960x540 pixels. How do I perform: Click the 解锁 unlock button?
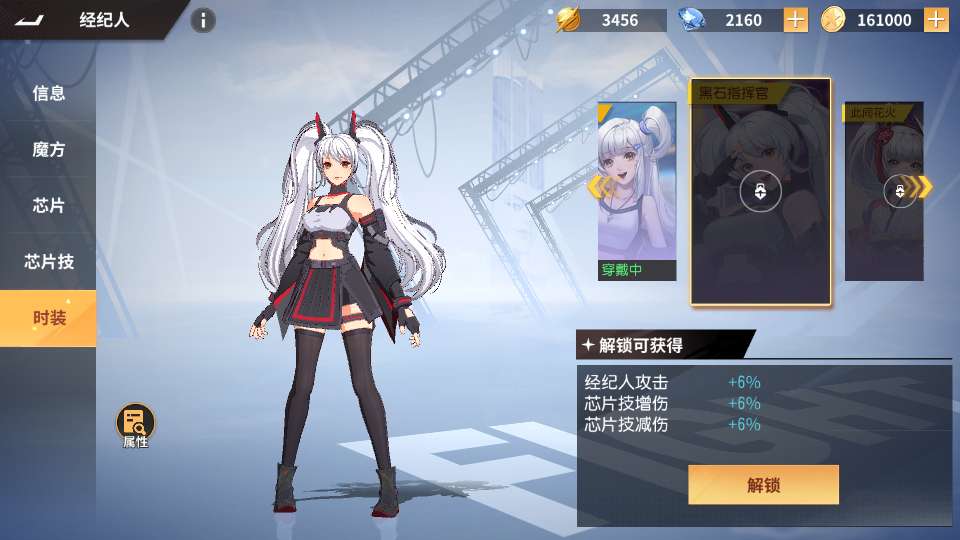click(x=763, y=485)
